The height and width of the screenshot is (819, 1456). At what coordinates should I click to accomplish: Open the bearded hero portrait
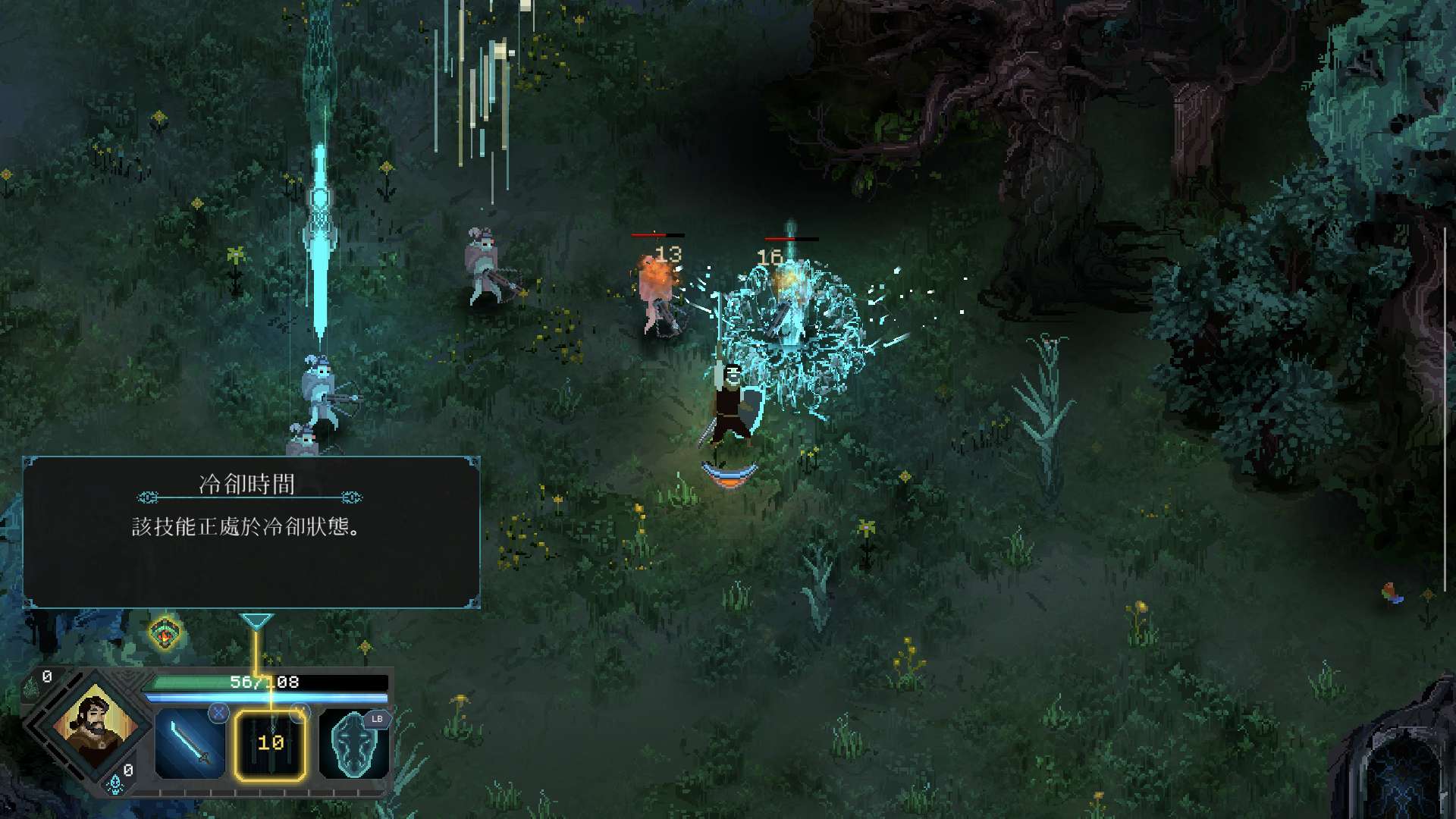[96, 725]
